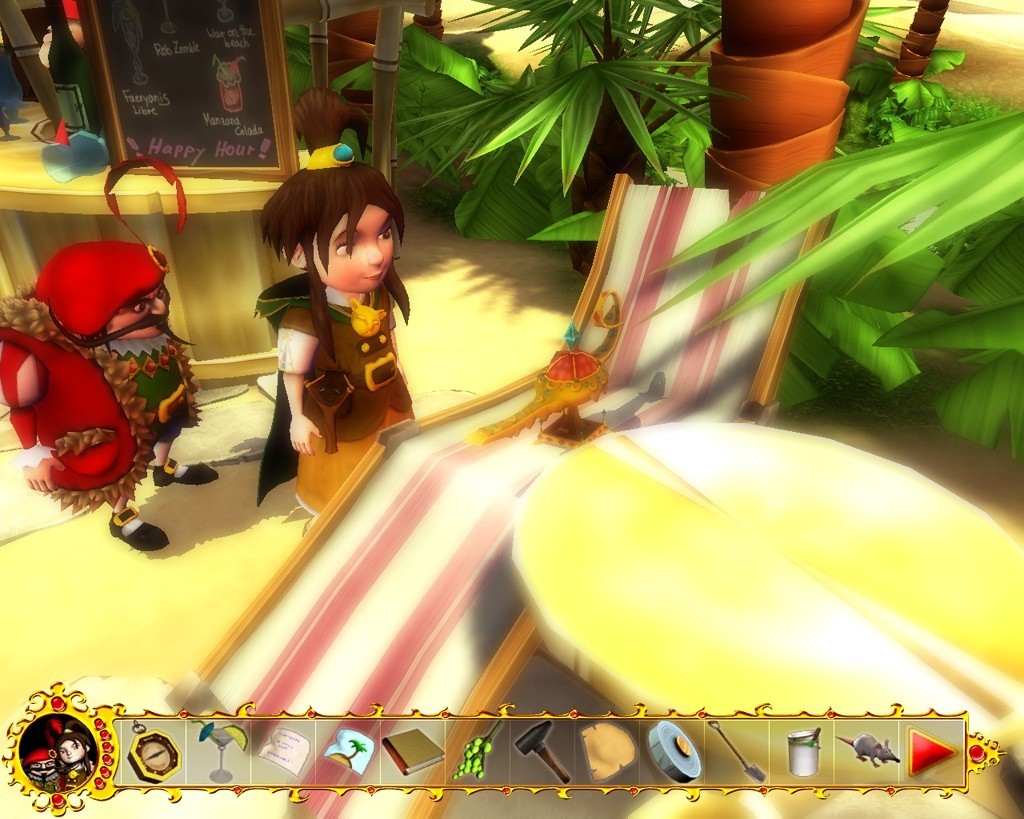
Task: Pick the cocktail glass item
Action: 220,750
